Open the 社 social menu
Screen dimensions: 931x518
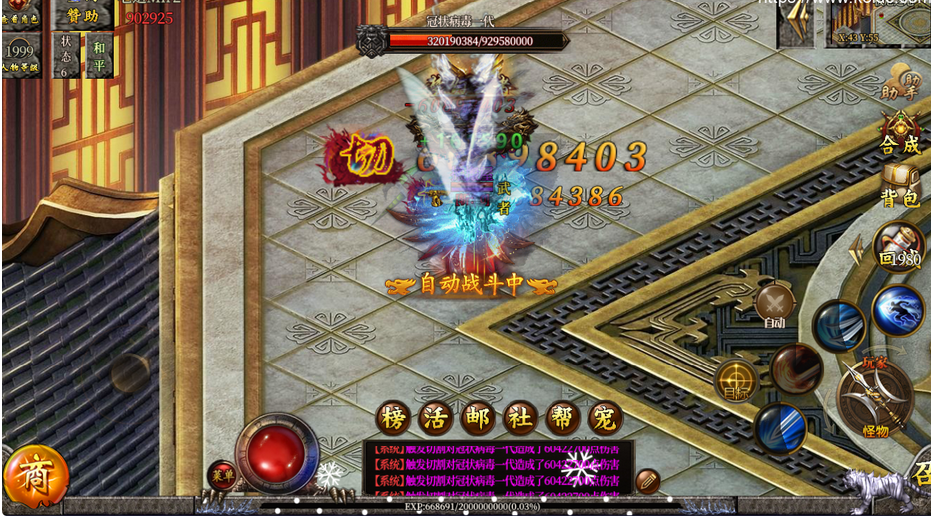point(521,417)
